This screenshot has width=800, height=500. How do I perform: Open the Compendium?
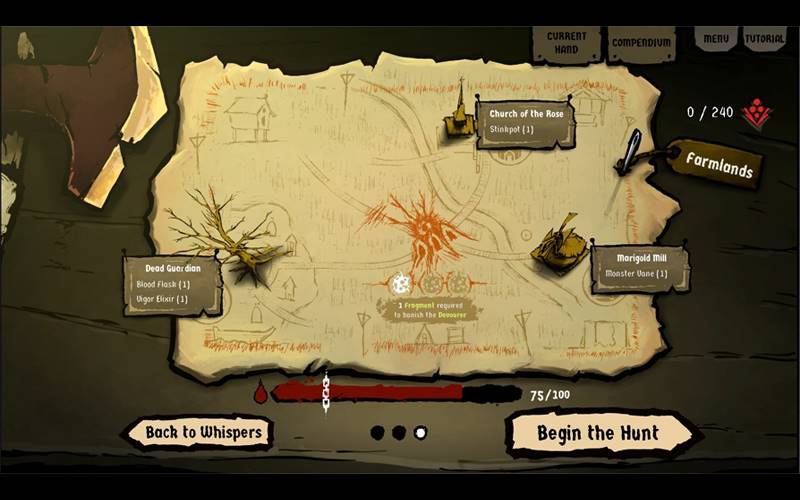point(640,43)
